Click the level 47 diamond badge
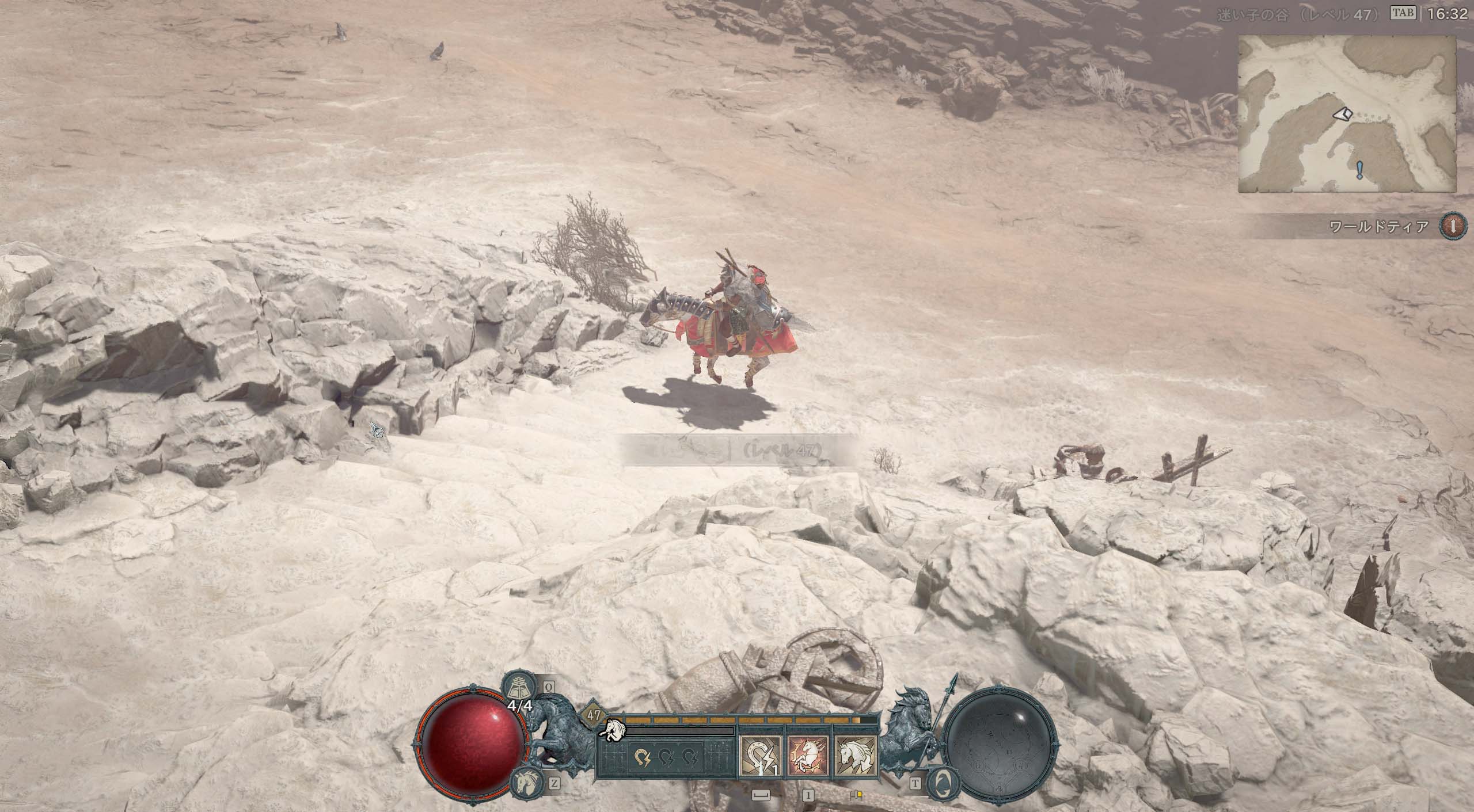1474x812 pixels. click(594, 716)
